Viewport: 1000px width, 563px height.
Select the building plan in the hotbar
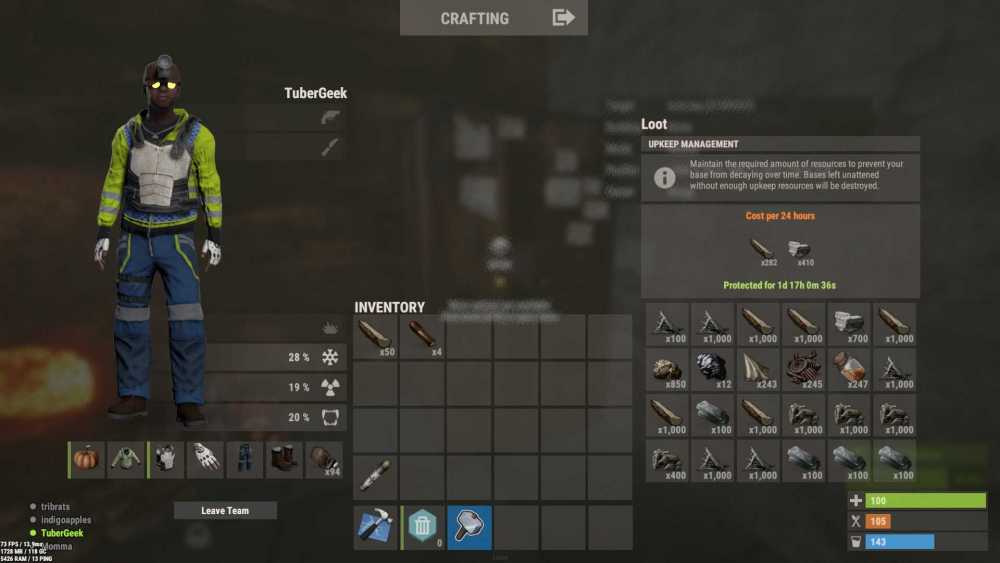[x=376, y=526]
